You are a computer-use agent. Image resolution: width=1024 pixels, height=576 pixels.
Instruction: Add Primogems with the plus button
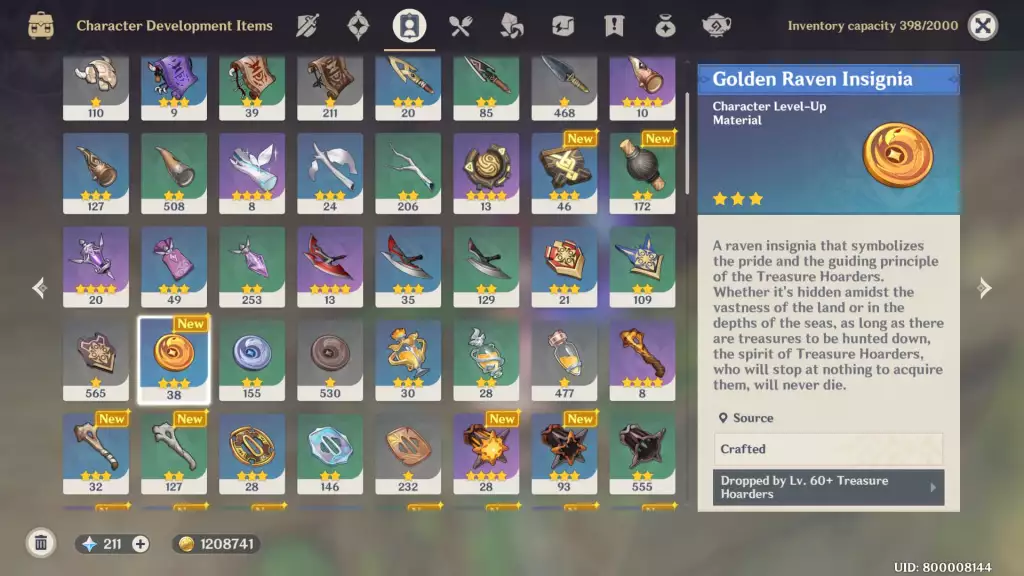140,544
